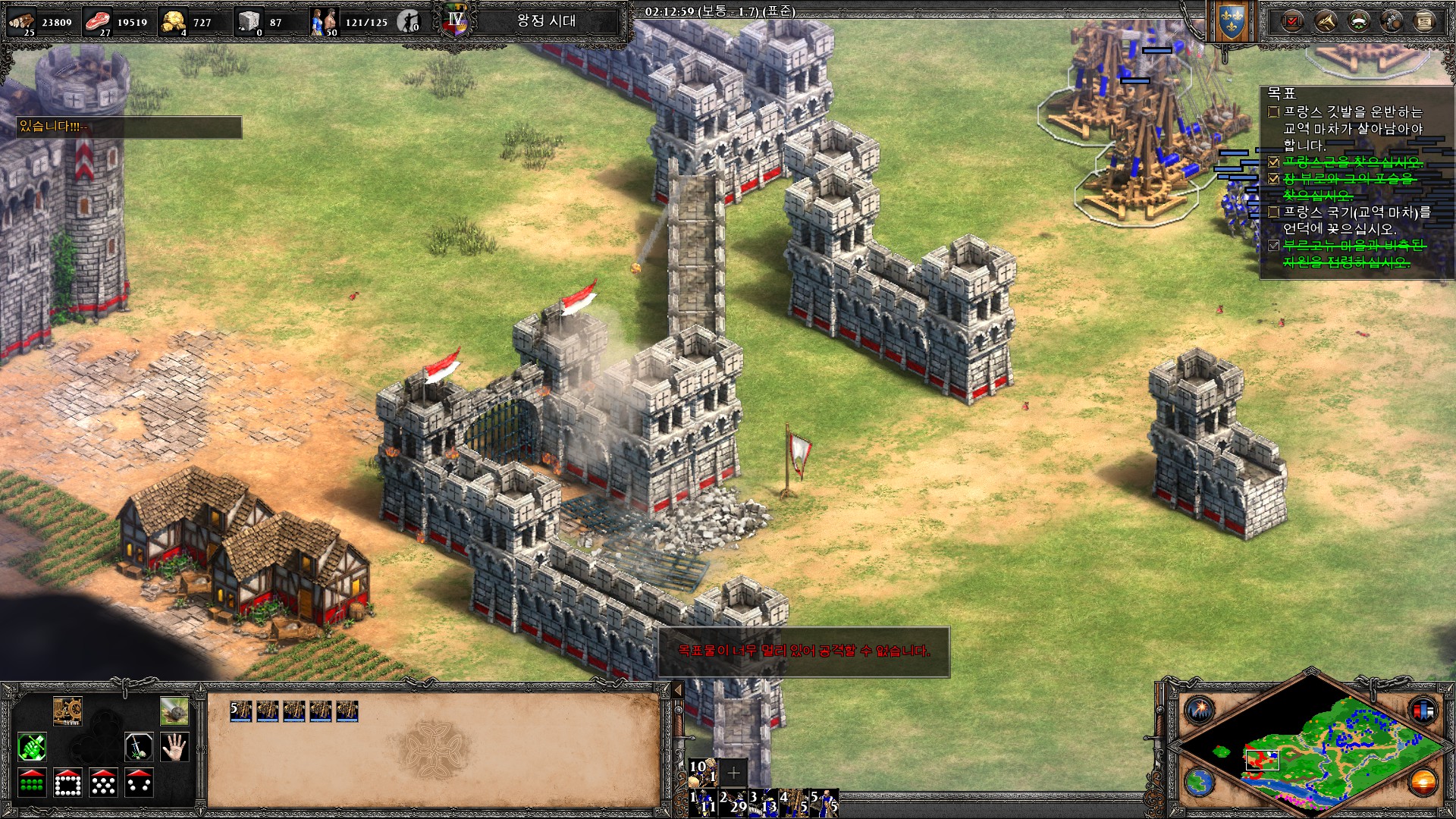This screenshot has height=819, width=1456.
Task: Set the stand ground sword stance
Action: coord(138,747)
